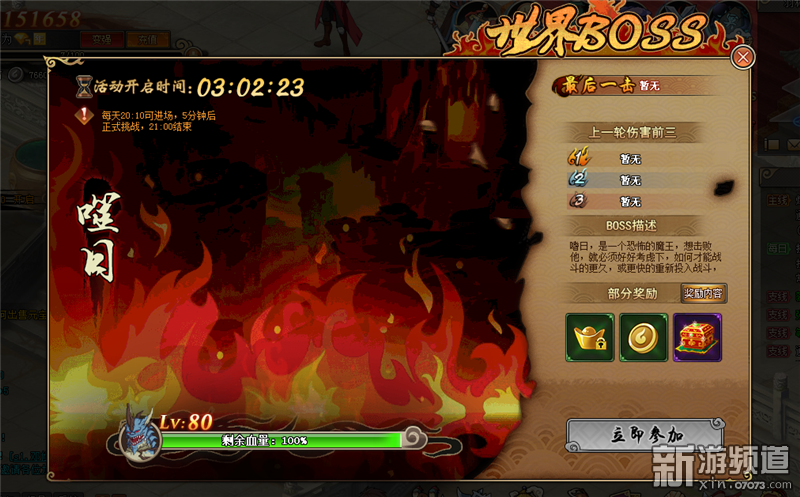
Task: Click the 立即参加 join button
Action: (x=648, y=433)
